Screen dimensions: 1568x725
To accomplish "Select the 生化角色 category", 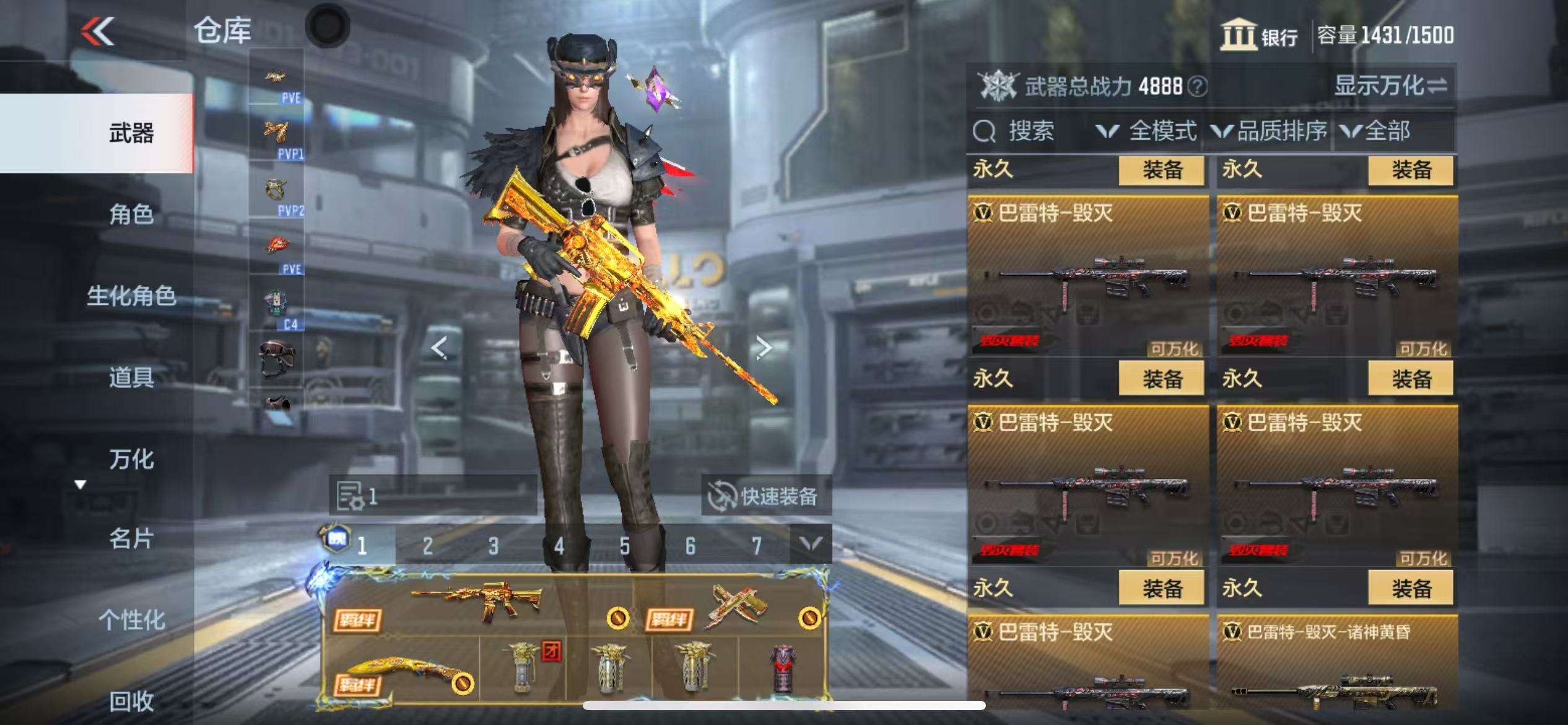I will [131, 296].
